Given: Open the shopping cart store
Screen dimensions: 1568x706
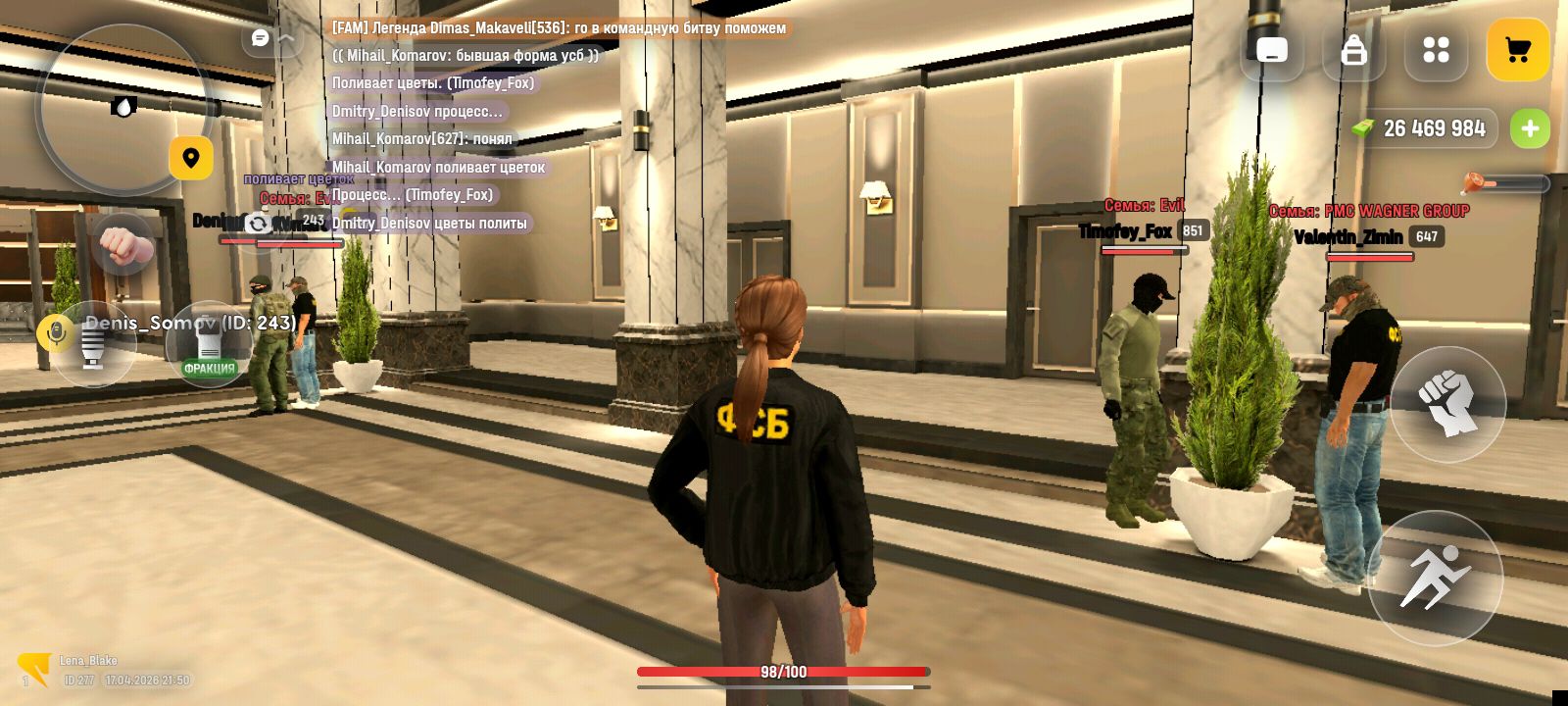Looking at the screenshot, I should (1517, 50).
